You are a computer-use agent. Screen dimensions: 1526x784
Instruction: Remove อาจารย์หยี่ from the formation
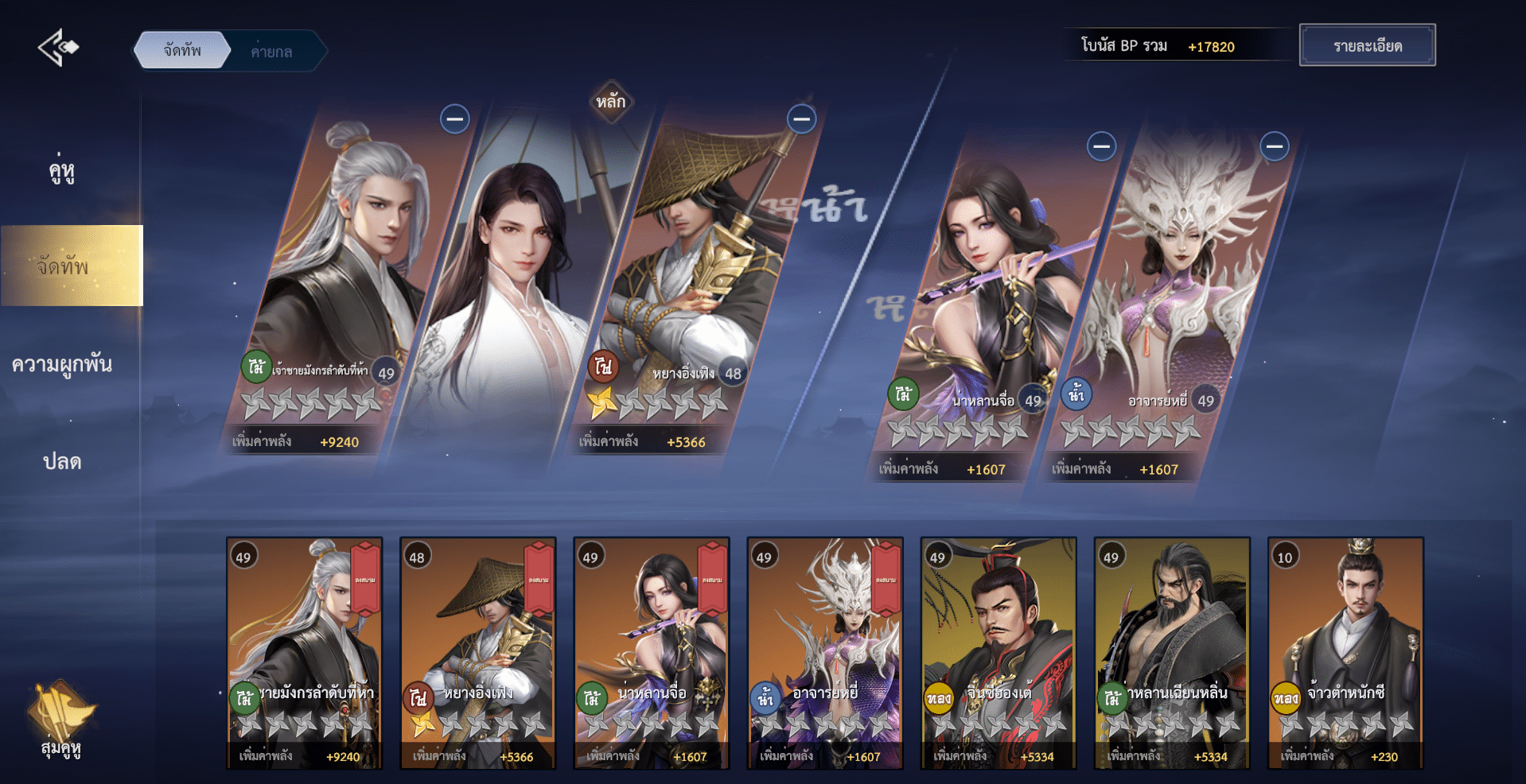coord(1274,146)
